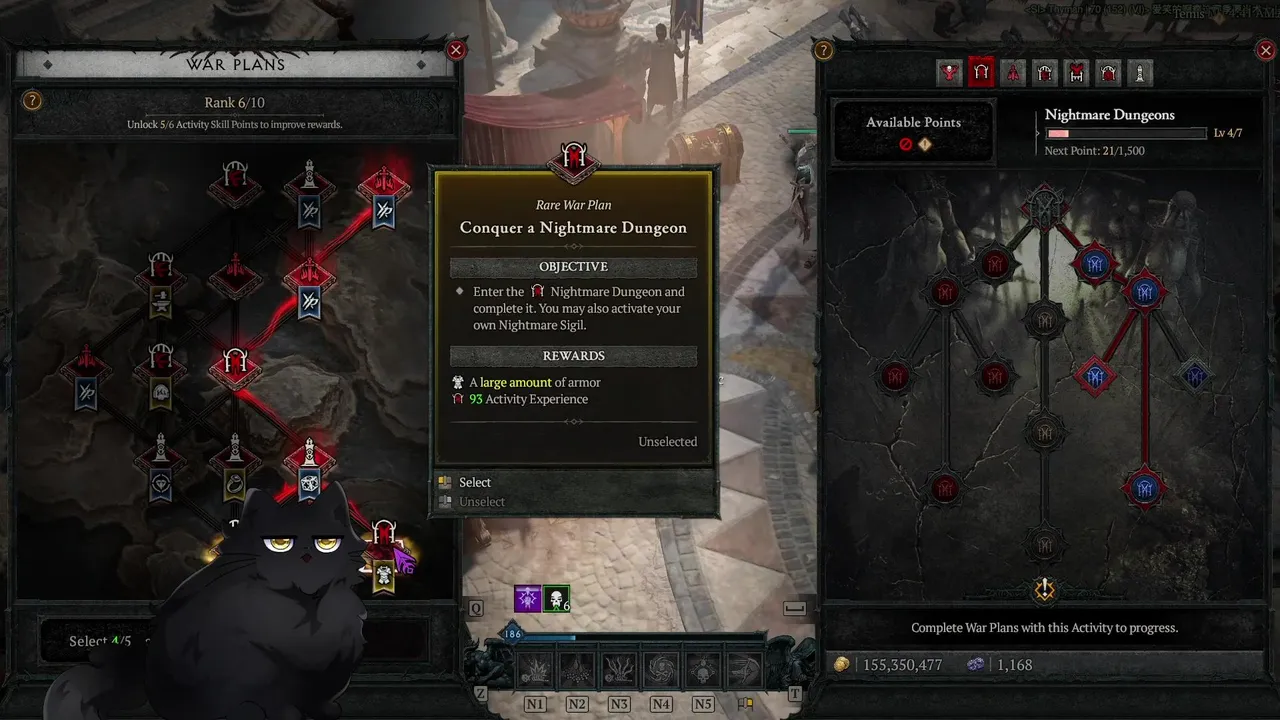The height and width of the screenshot is (720, 1280).
Task: Select the unlocked blue diamond skill node
Action: (x=1095, y=376)
